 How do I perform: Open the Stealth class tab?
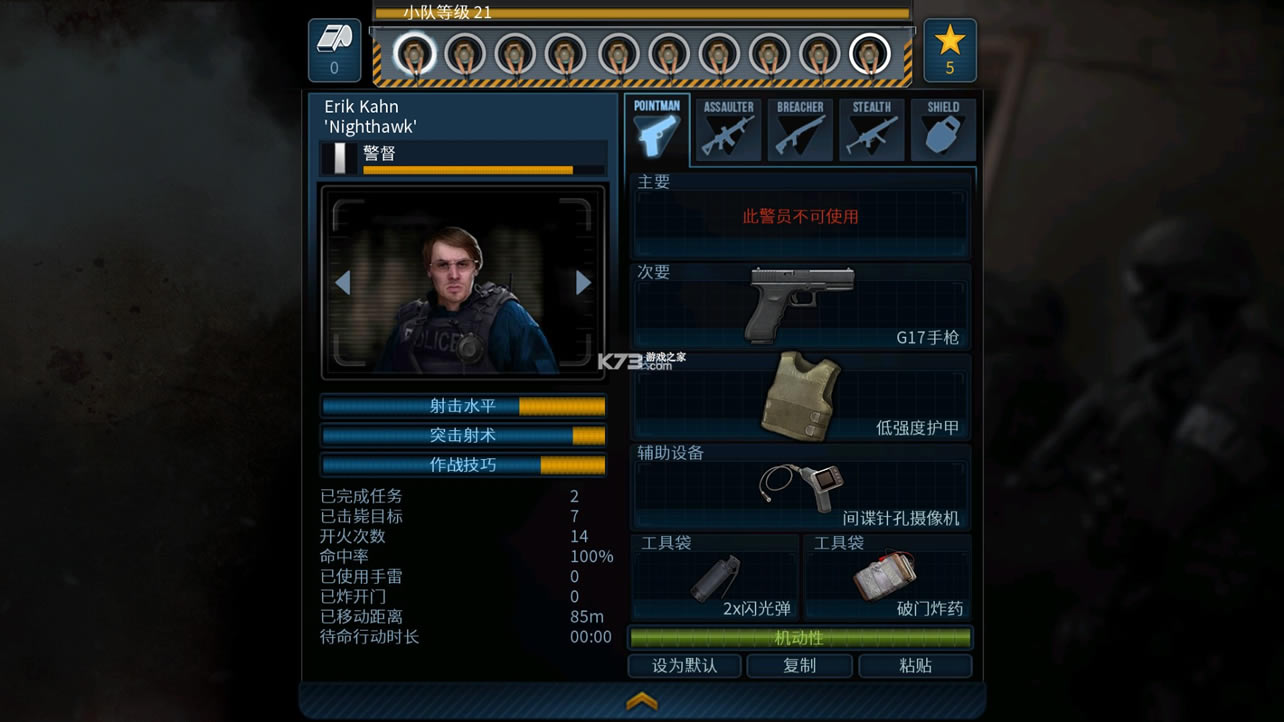click(872, 130)
